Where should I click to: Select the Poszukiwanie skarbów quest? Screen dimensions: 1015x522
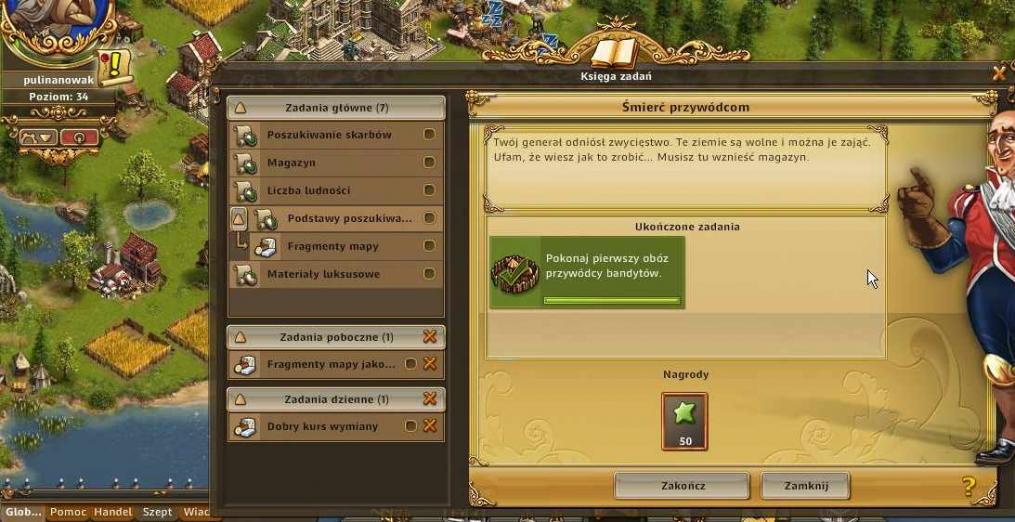point(329,135)
